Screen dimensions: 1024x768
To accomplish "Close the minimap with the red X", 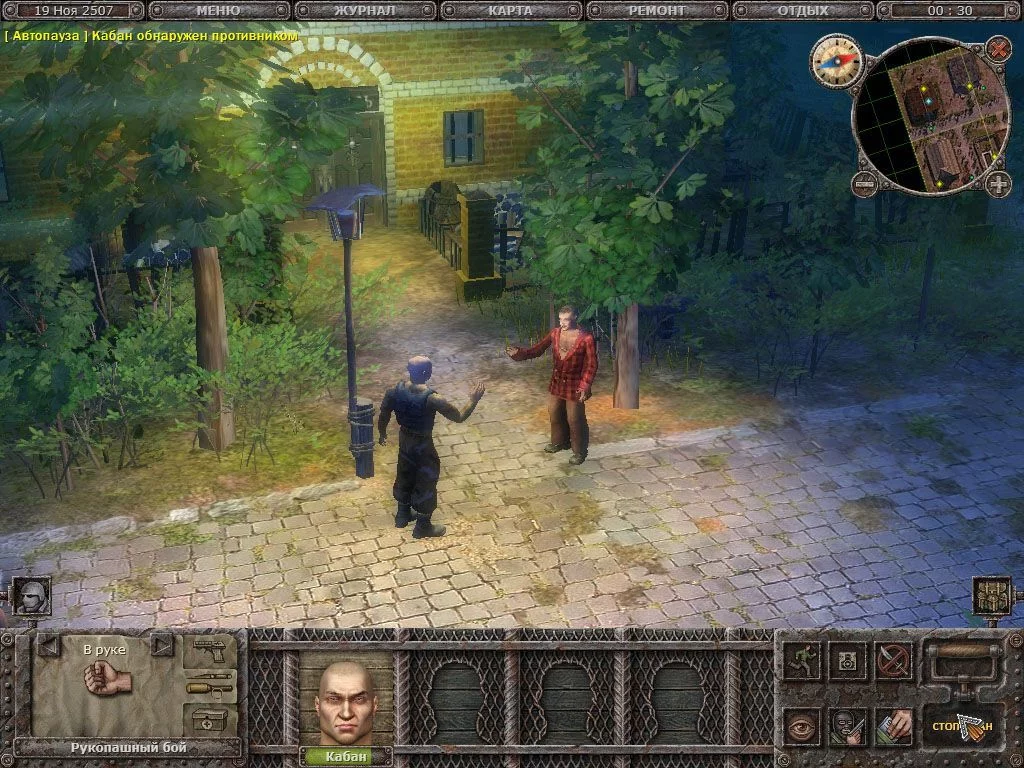I will click(x=998, y=48).
